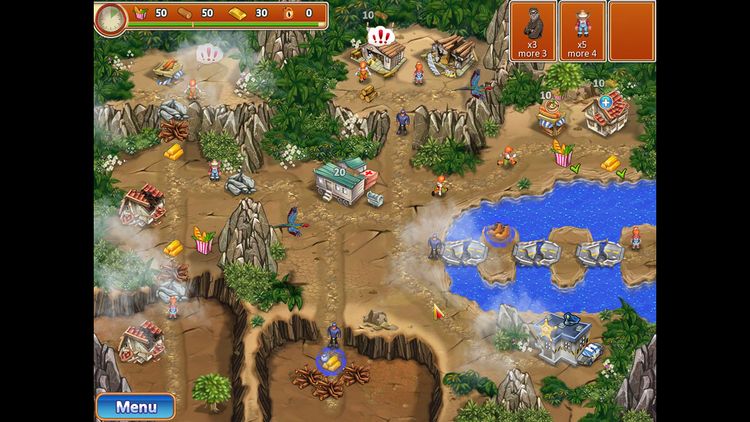The image size is (750, 422).
Task: Select the worker objective tile
Action: pos(583,31)
